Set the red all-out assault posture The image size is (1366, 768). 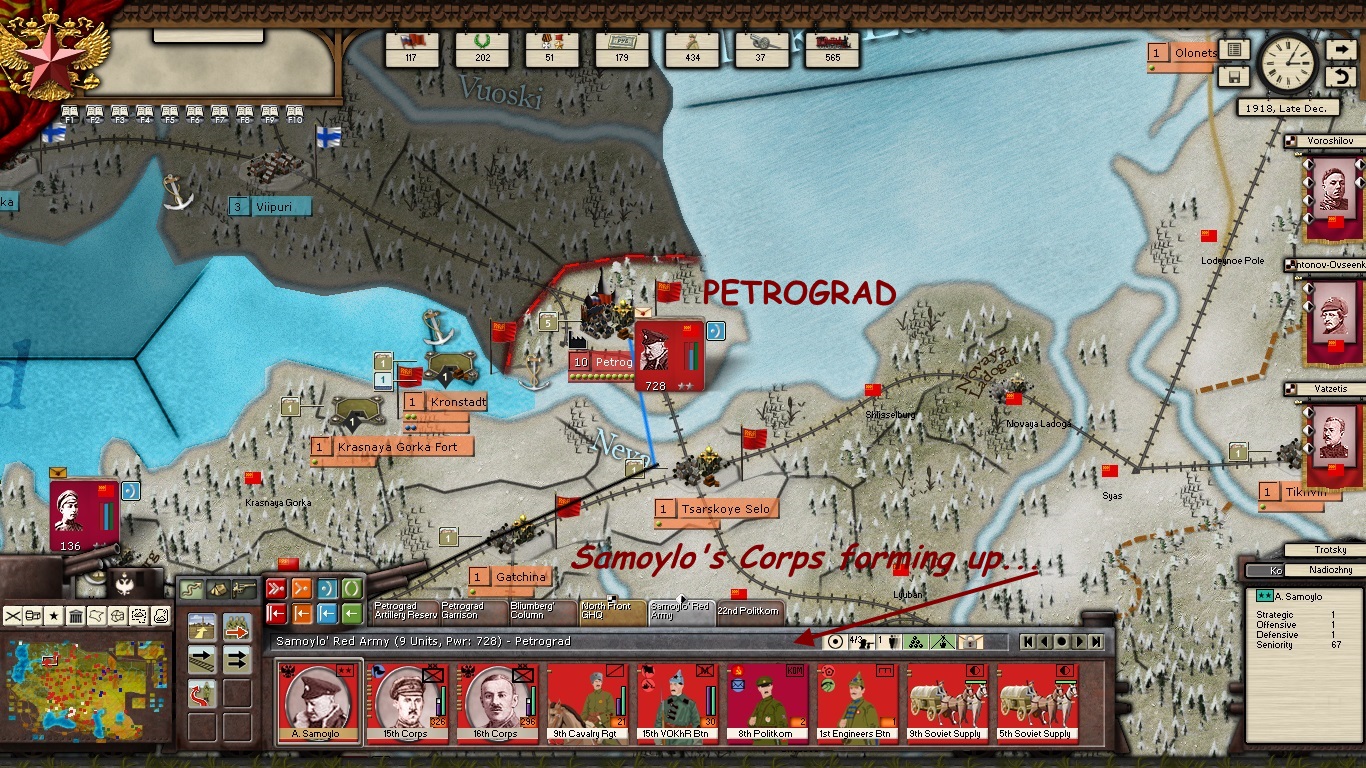click(277, 588)
